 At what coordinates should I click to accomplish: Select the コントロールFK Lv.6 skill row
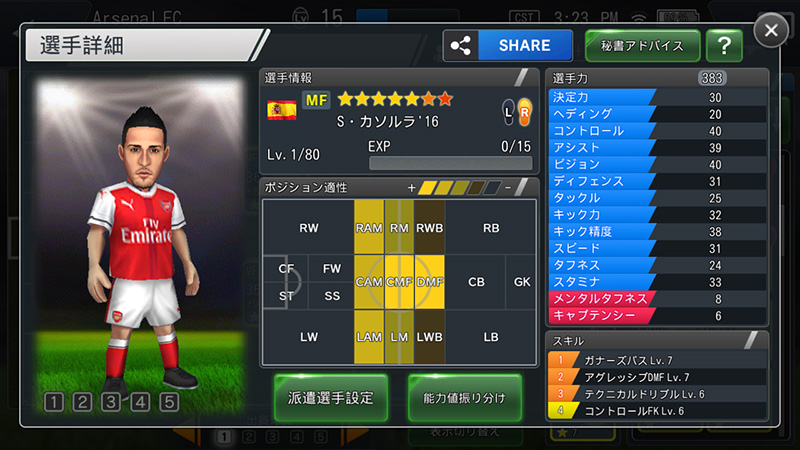point(658,410)
